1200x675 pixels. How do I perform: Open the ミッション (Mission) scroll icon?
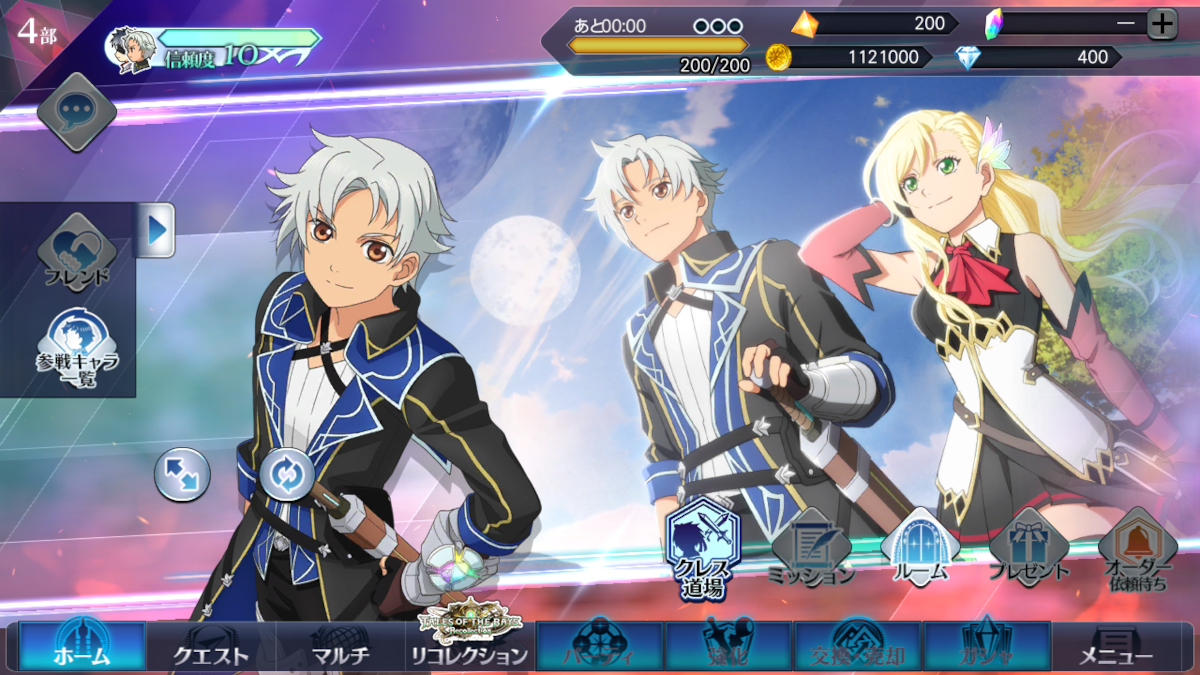811,547
